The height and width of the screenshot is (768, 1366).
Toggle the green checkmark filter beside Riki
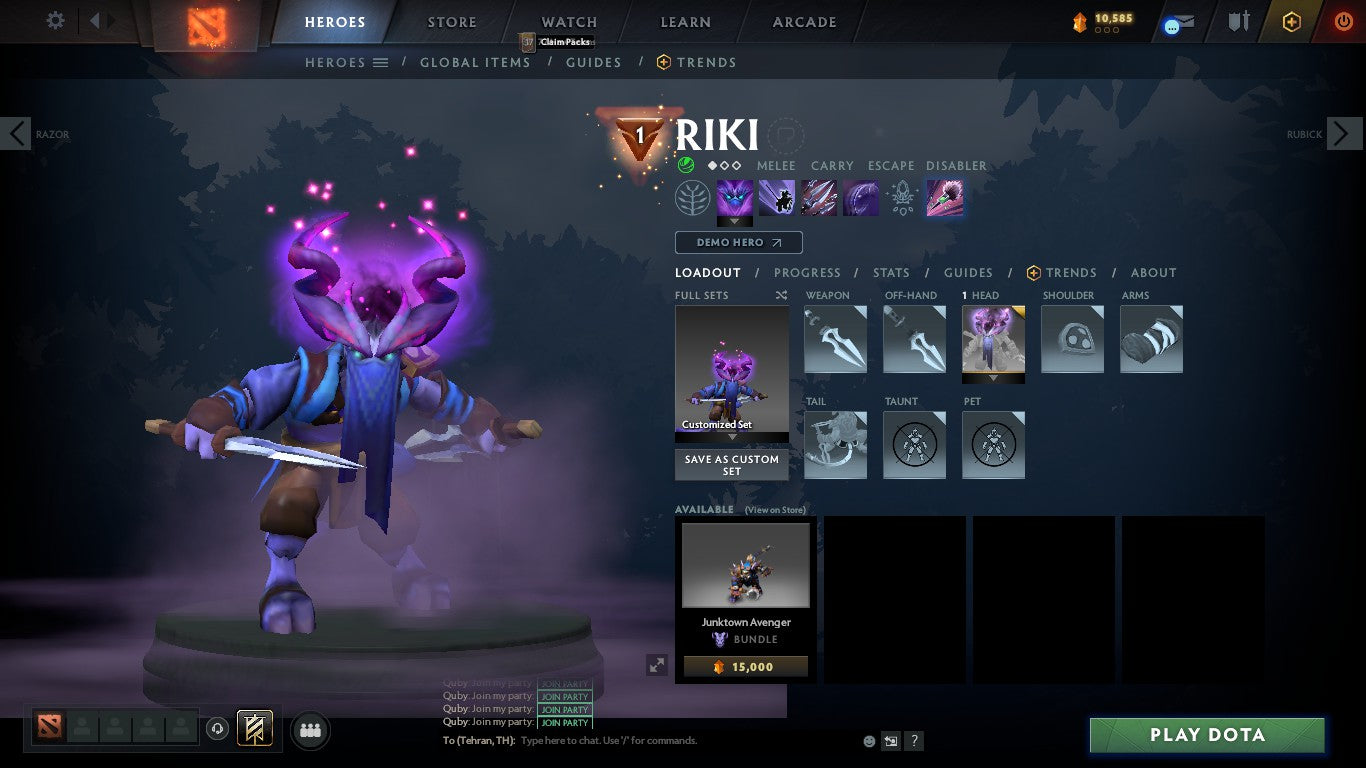coord(689,166)
